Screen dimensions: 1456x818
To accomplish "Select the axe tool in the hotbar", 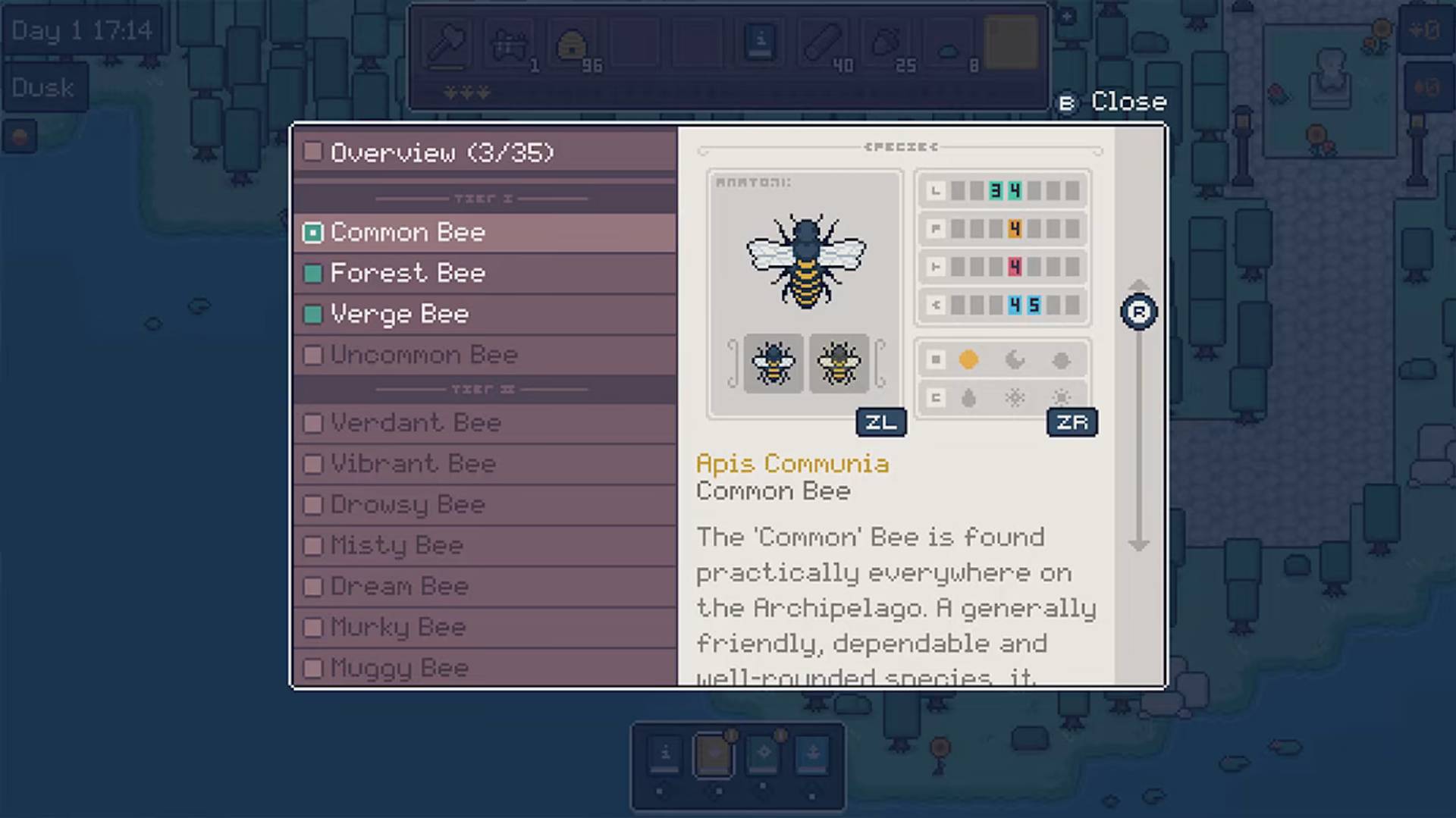I will click(x=448, y=43).
